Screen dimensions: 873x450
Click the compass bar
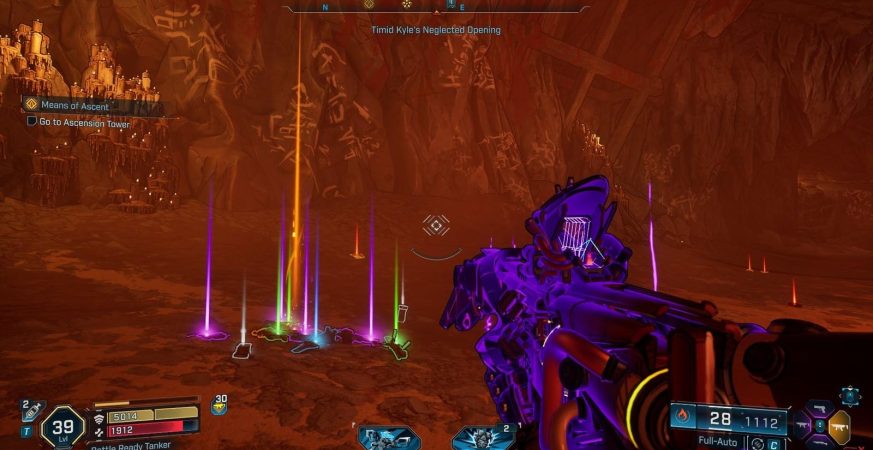click(435, 7)
